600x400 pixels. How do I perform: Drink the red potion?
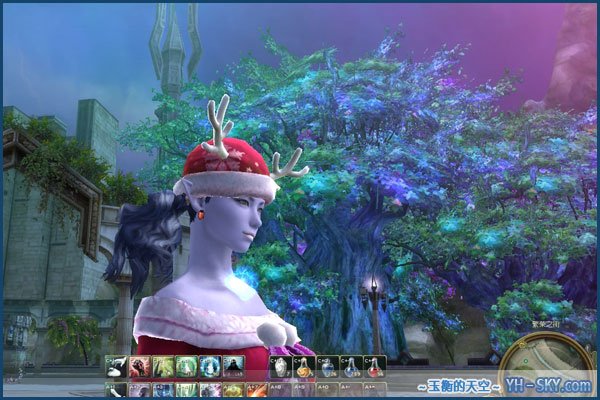(x=374, y=367)
